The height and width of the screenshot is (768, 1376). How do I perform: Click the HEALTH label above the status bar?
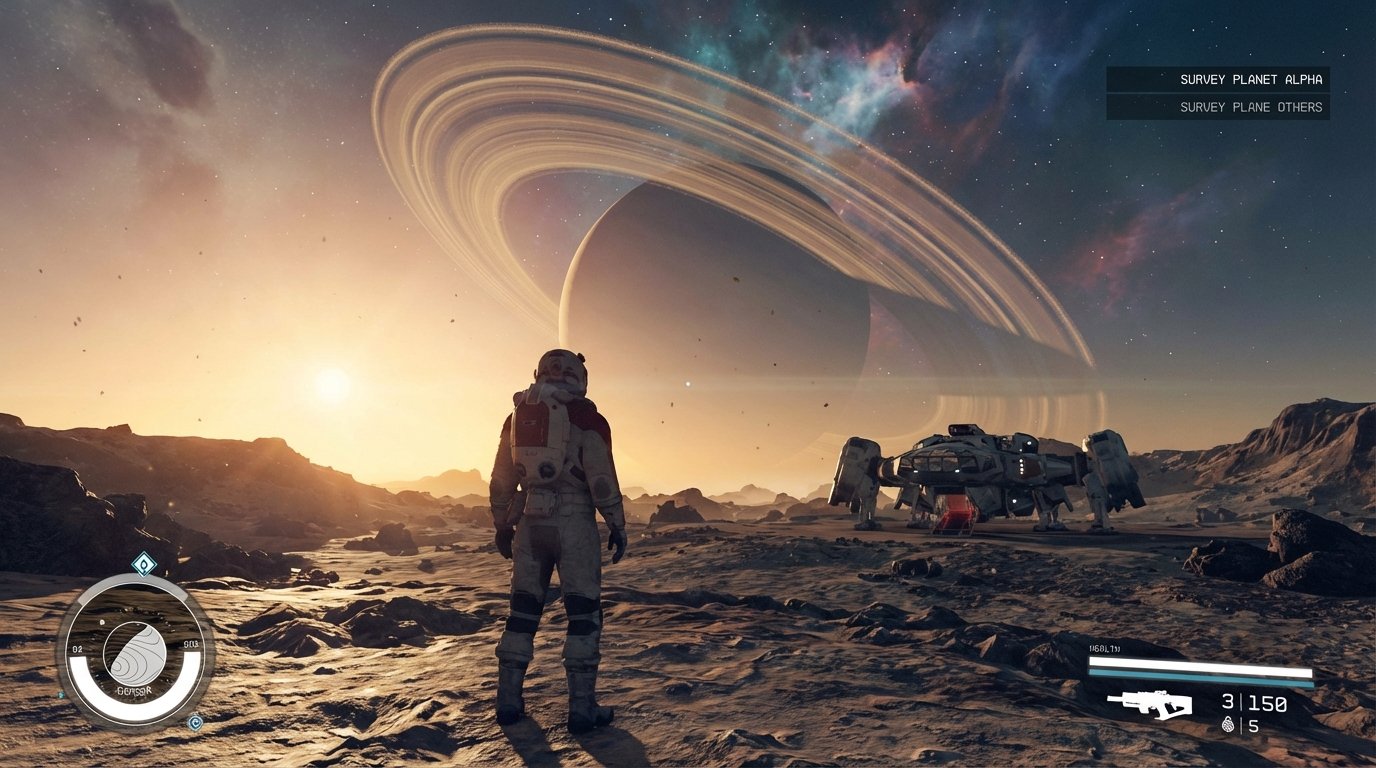click(x=1104, y=648)
